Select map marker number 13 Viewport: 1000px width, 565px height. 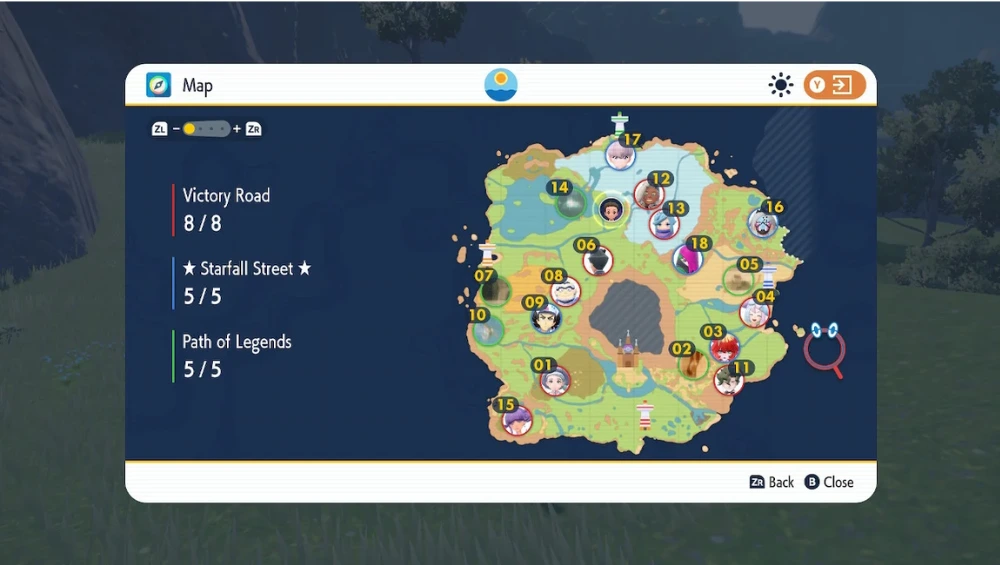(x=664, y=223)
